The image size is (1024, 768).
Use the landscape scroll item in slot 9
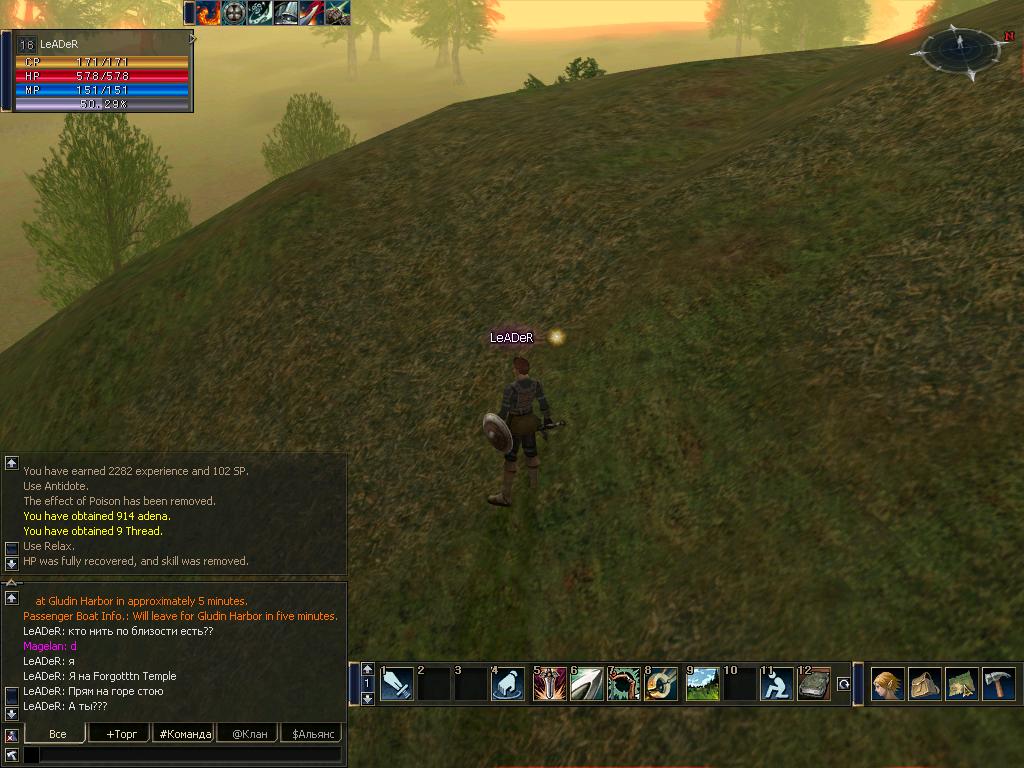pyautogui.click(x=702, y=685)
